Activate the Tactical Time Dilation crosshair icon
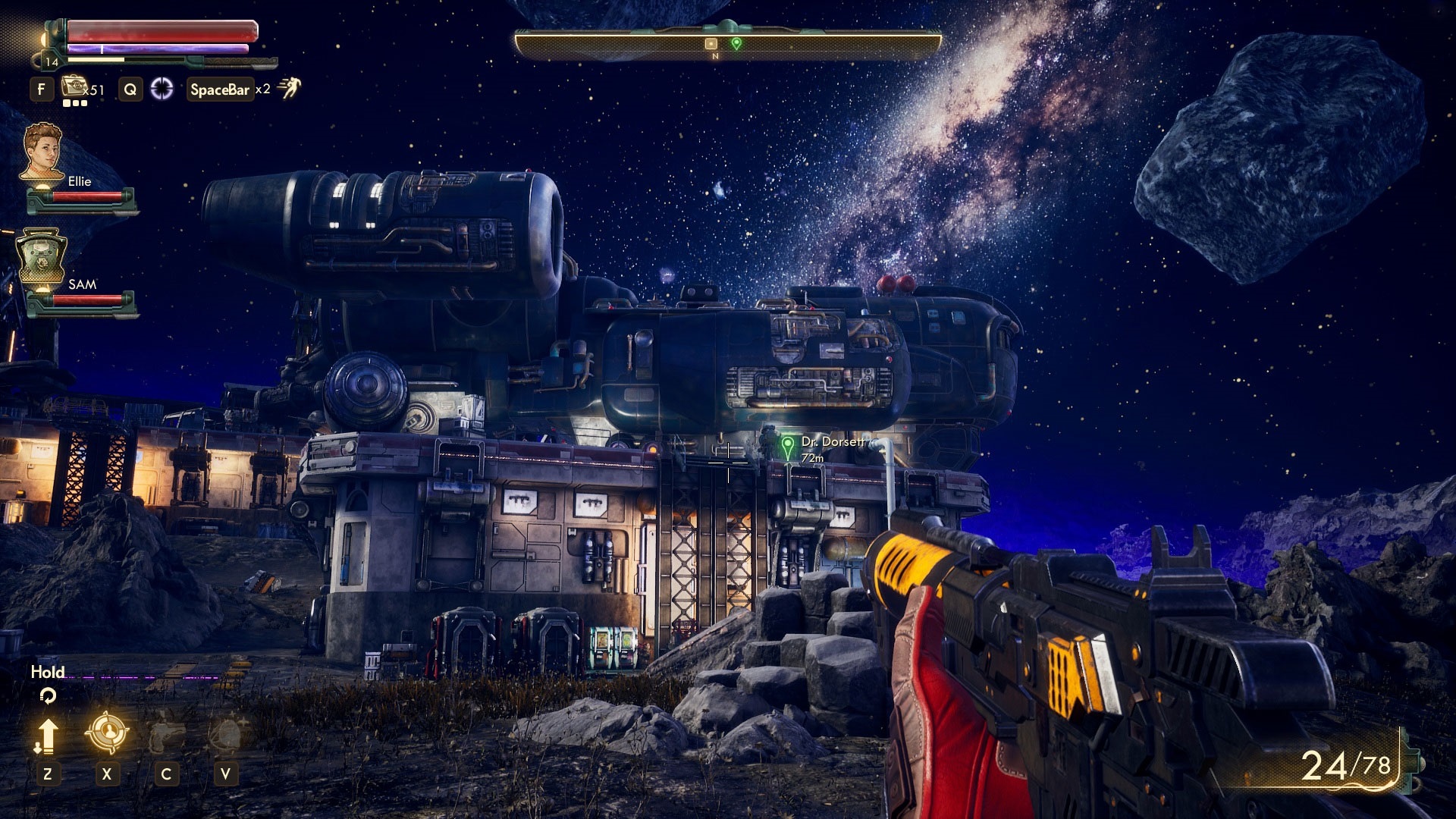The width and height of the screenshot is (1456, 819). pyautogui.click(x=162, y=89)
